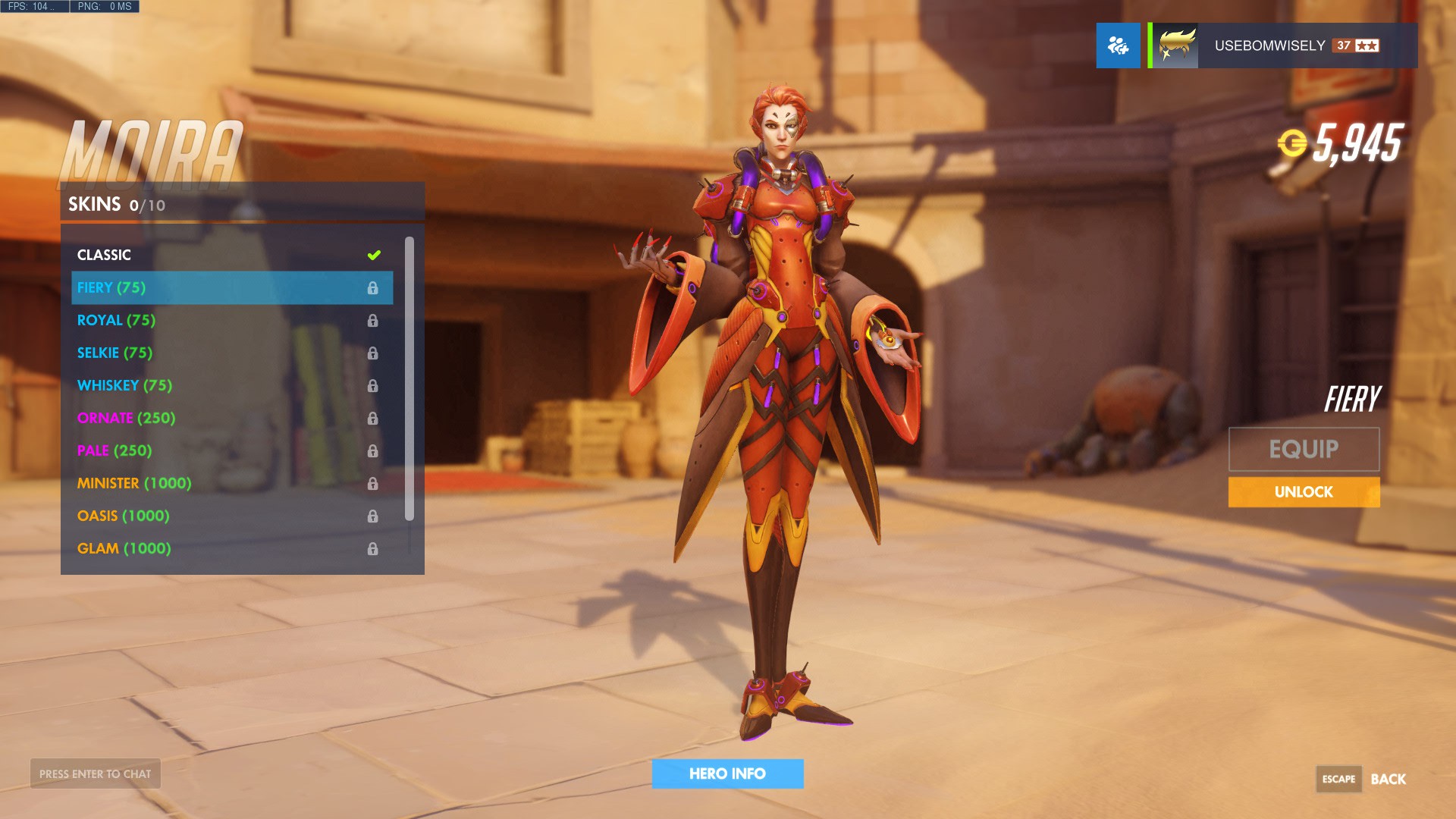Click the Equip button
This screenshot has height=819, width=1456.
[x=1304, y=449]
